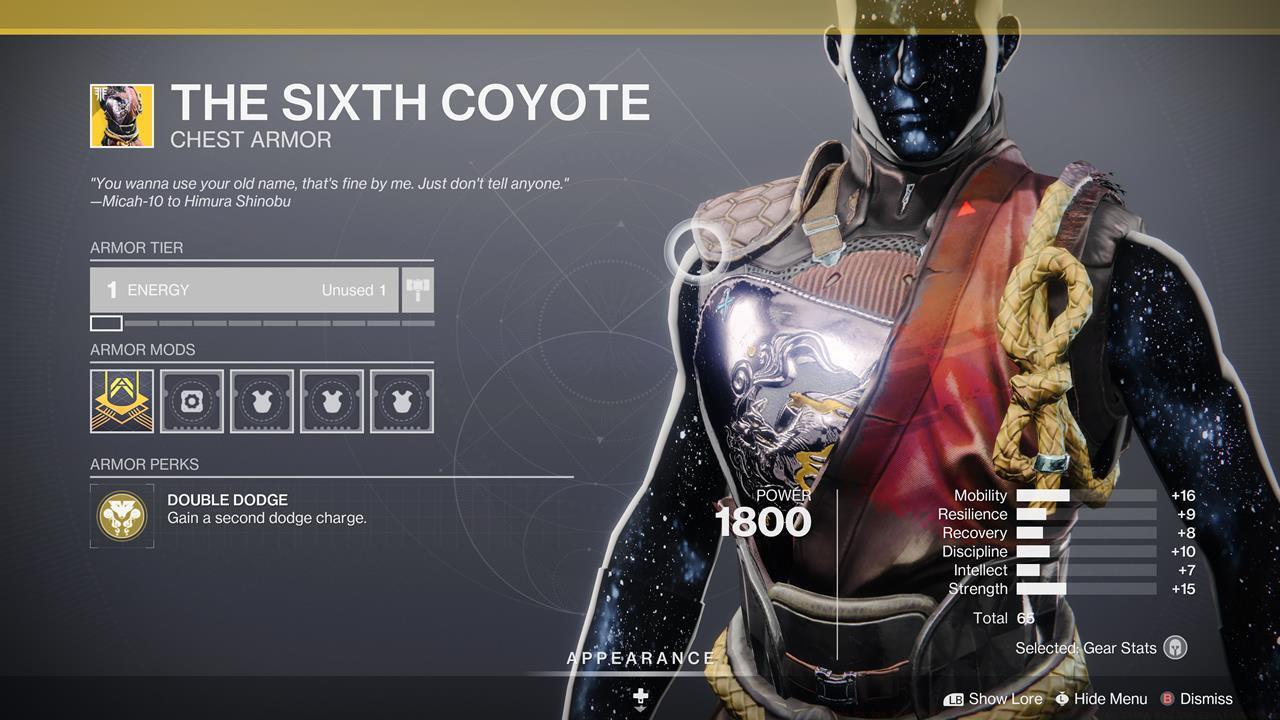Open the second armor mod slot
Screen dimensions: 1280x720
click(191, 401)
